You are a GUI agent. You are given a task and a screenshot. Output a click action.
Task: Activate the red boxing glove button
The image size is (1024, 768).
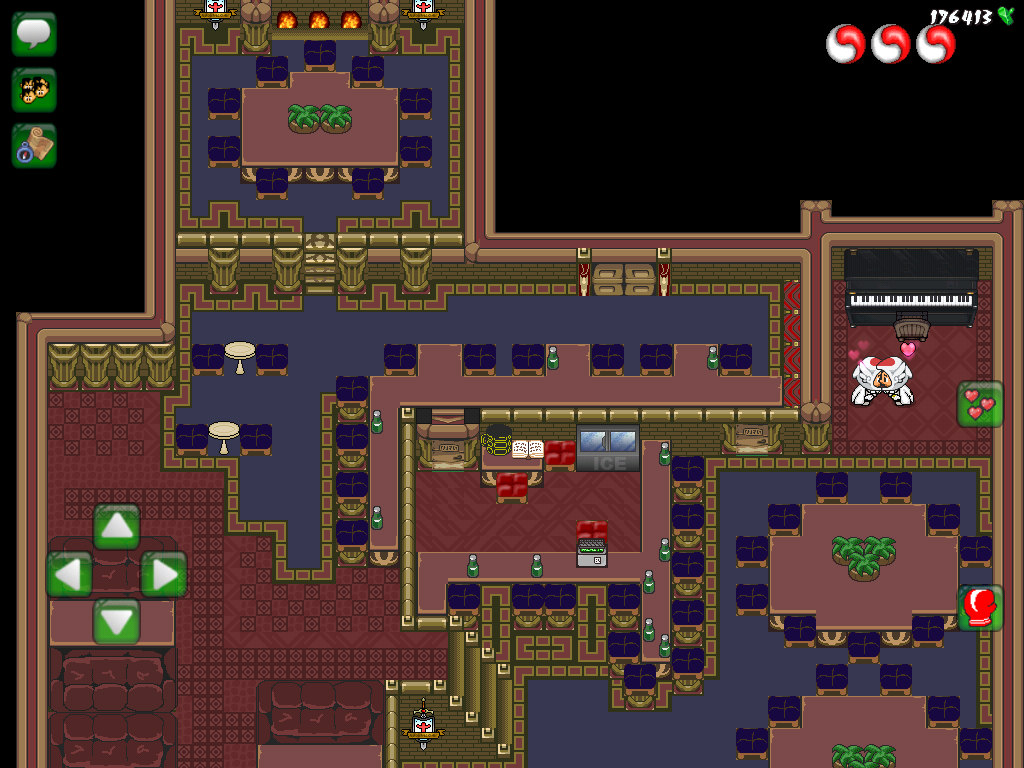coord(980,607)
